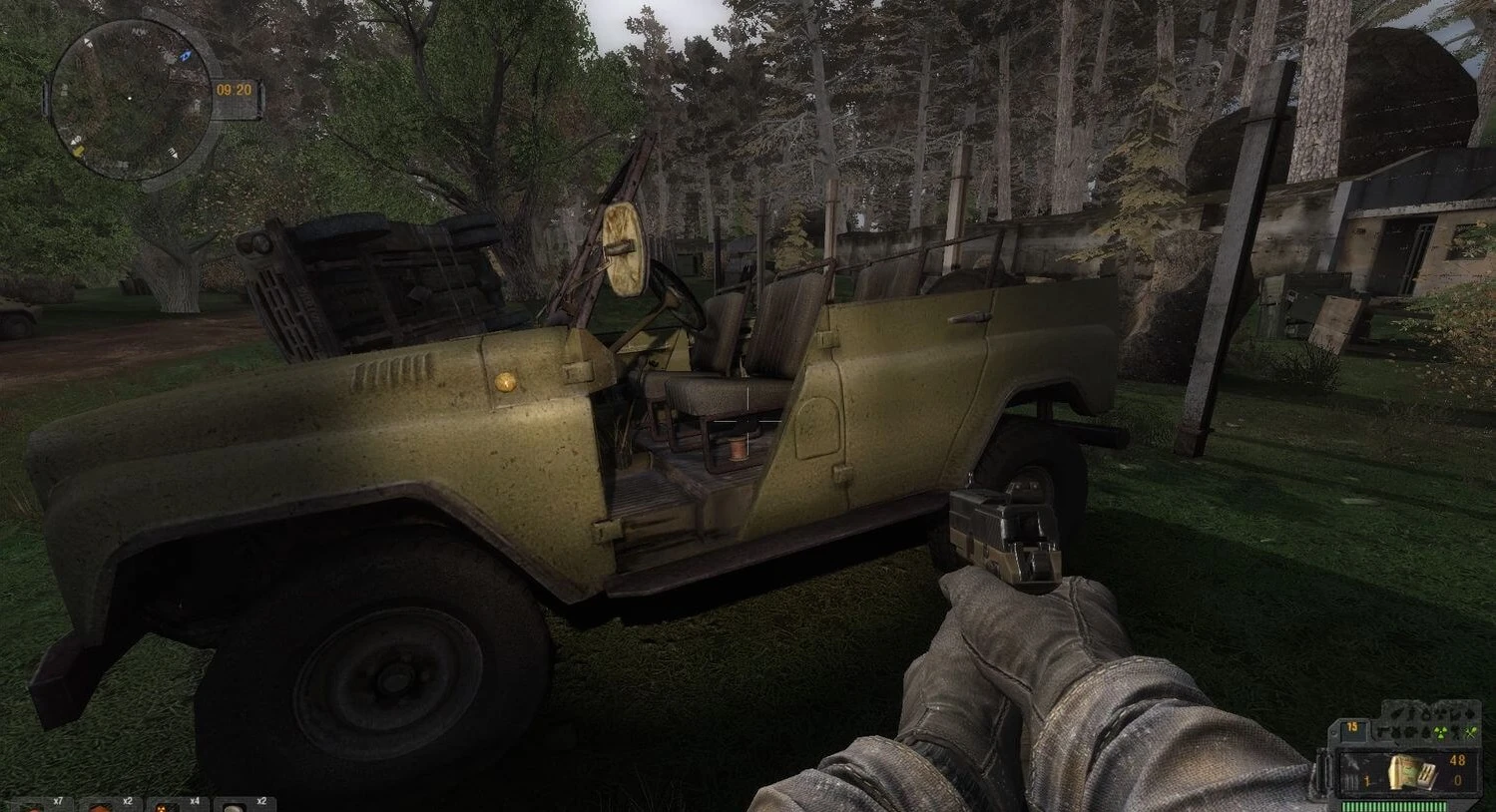Click the circular minimap
This screenshot has height=812, width=1496.
[x=130, y=98]
